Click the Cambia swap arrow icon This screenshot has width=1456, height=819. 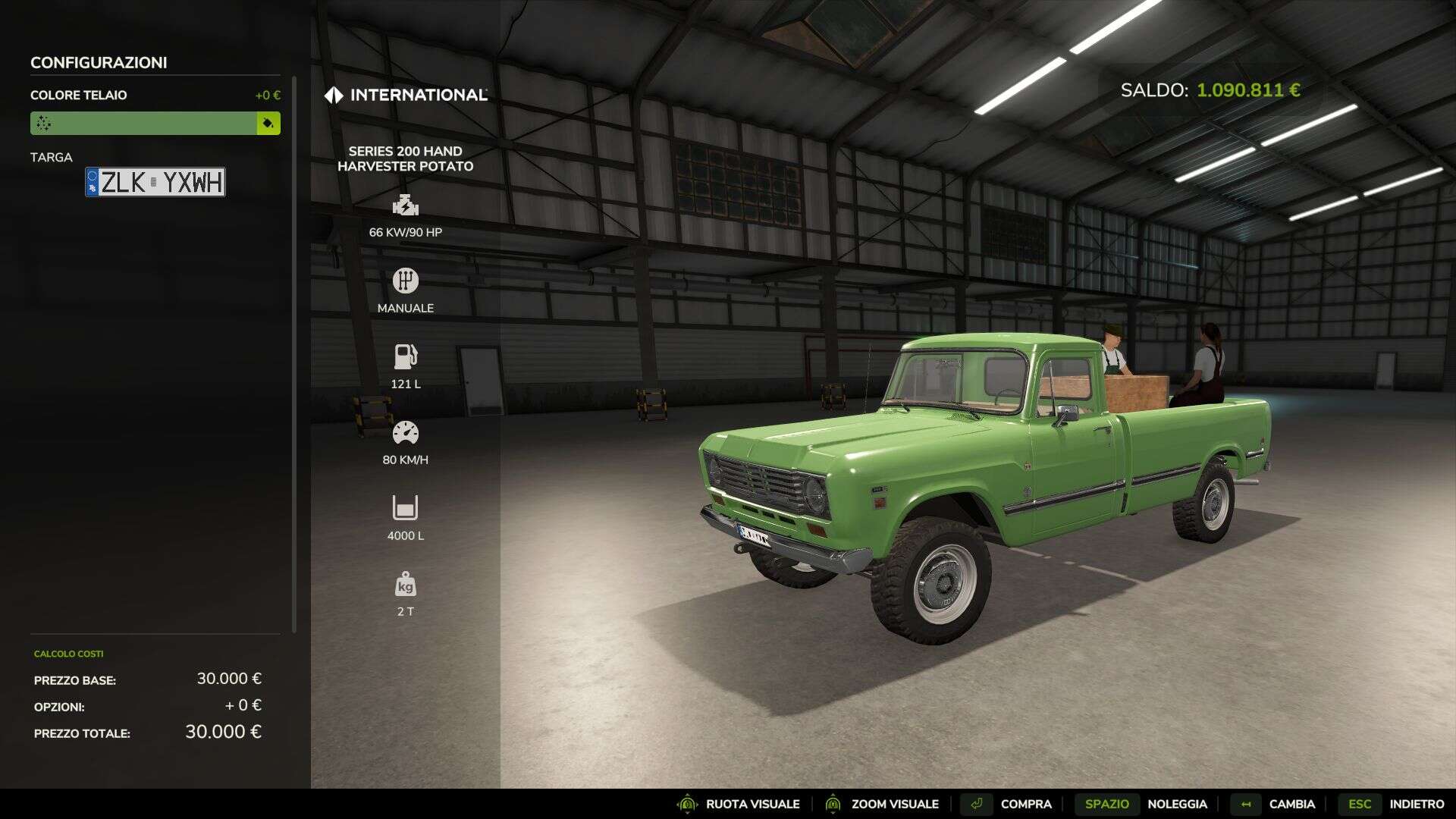(1247, 803)
